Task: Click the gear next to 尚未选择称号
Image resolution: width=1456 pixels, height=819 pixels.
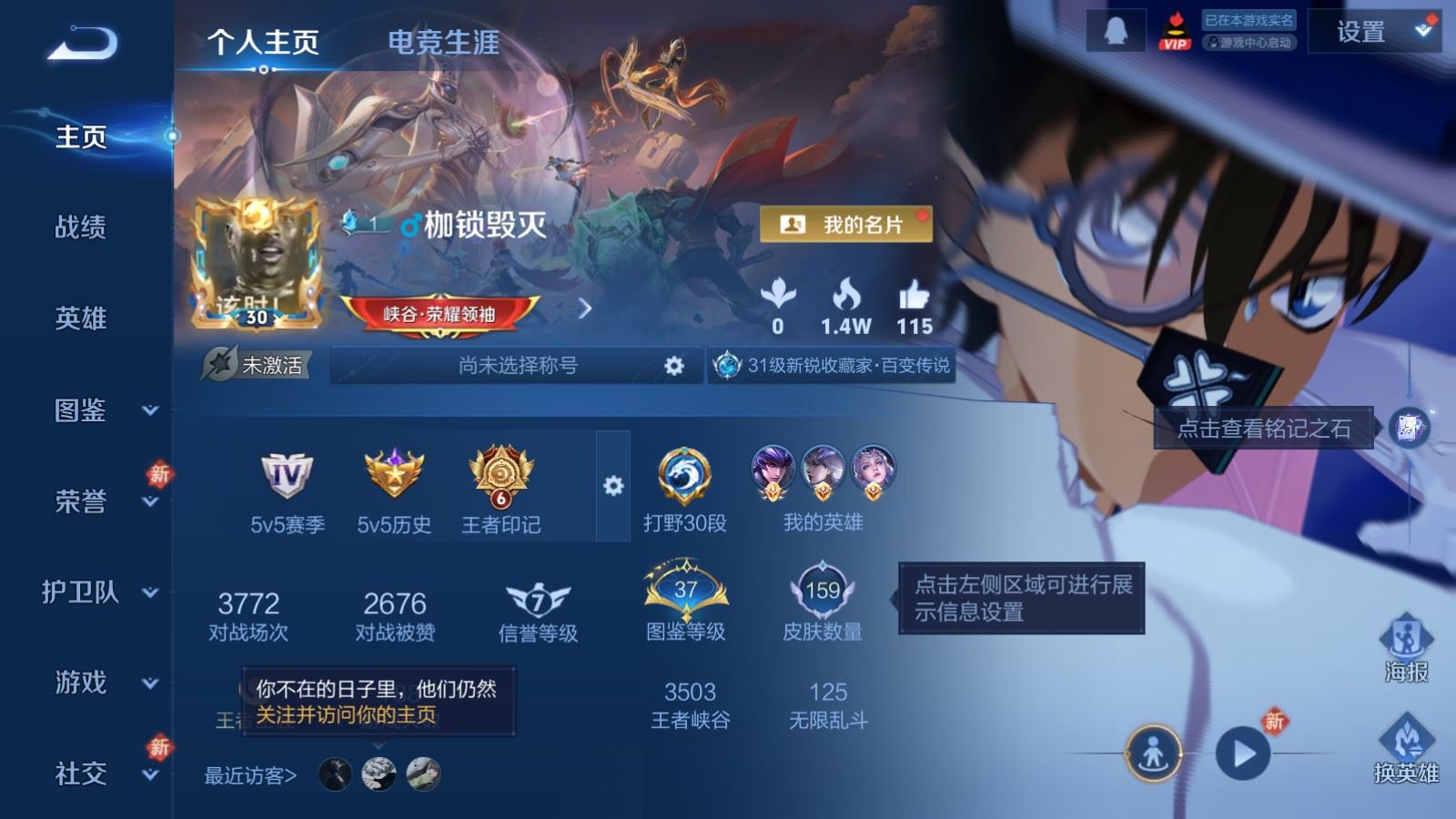Action: [x=674, y=365]
